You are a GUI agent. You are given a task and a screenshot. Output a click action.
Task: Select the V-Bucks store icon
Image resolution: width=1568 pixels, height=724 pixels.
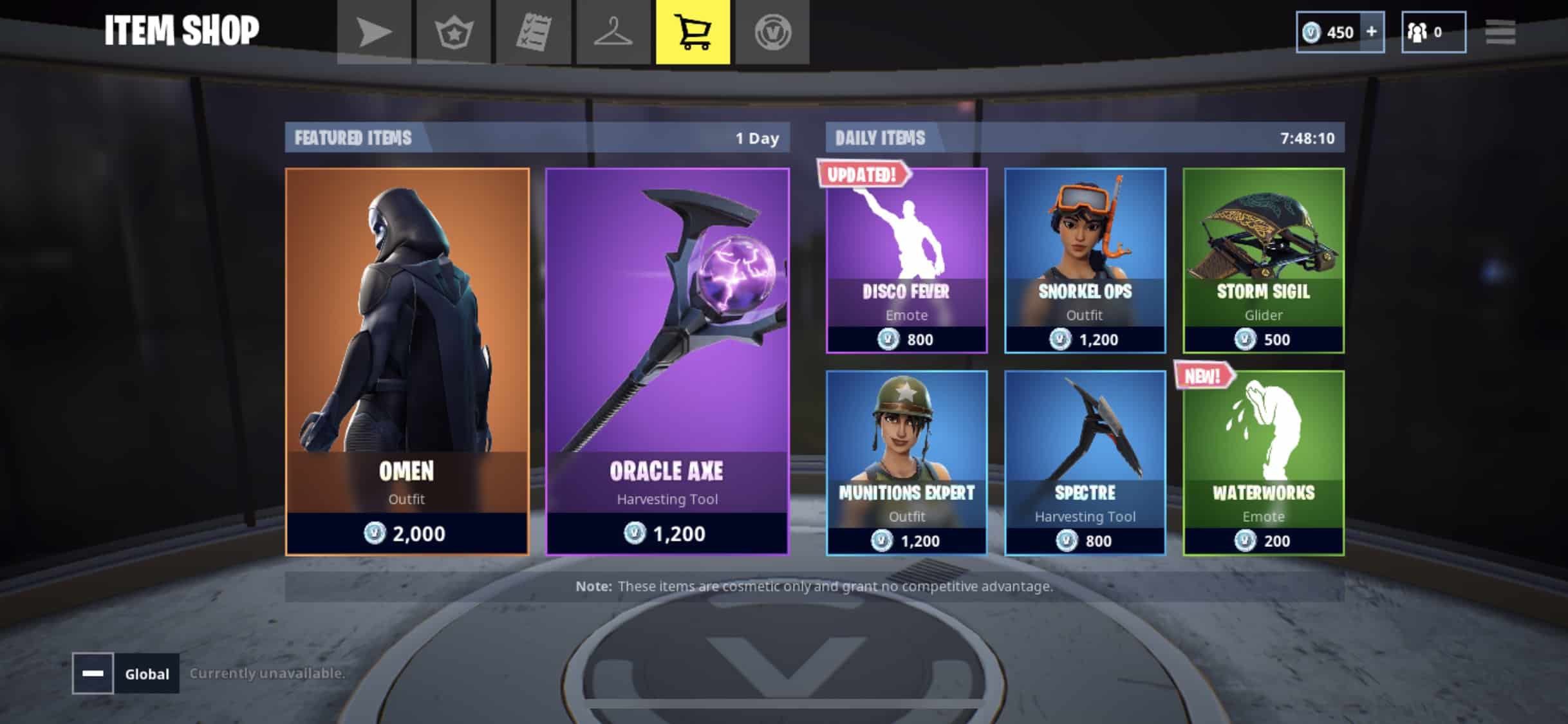click(772, 32)
